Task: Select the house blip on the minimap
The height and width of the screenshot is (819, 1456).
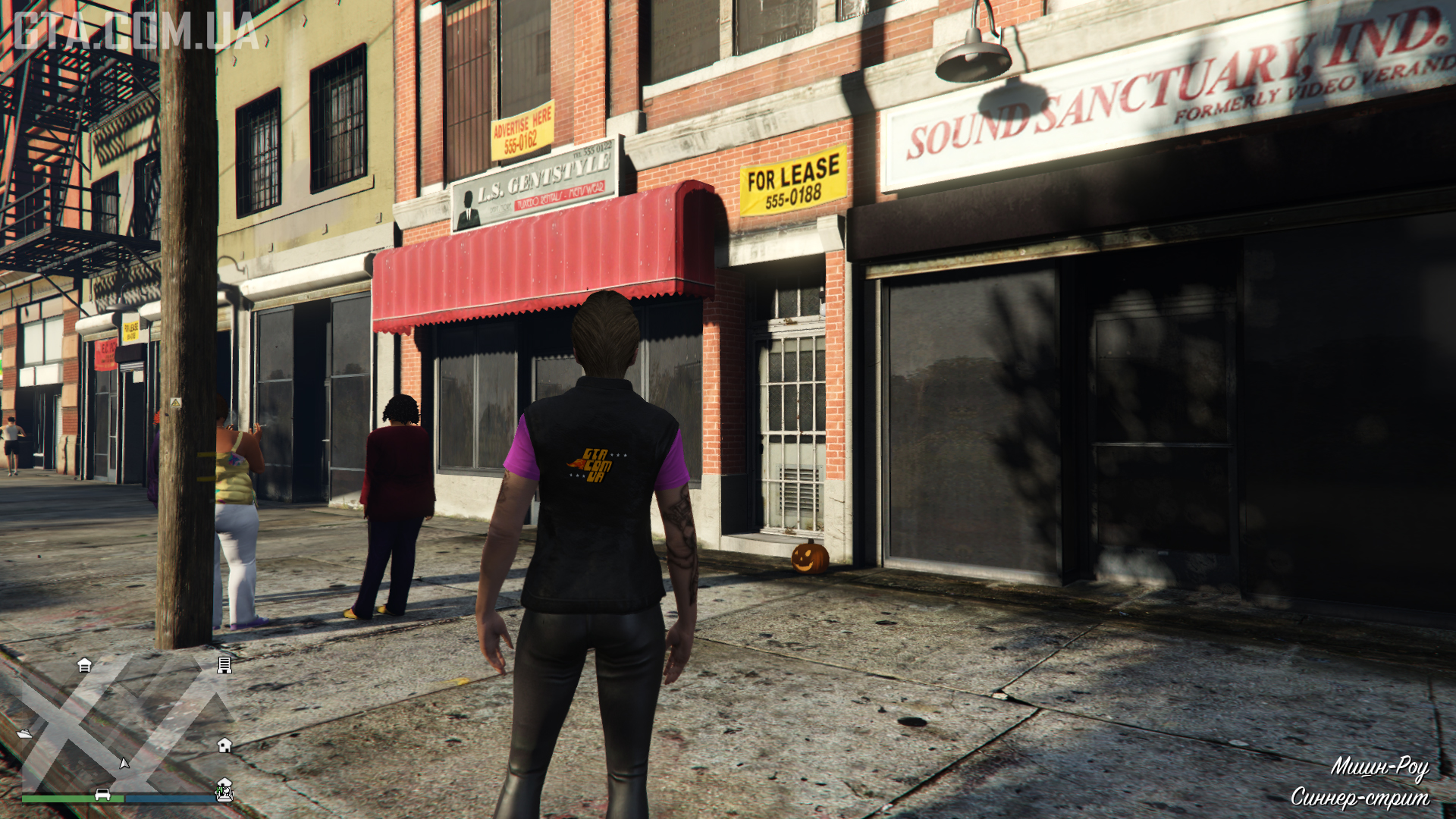Action: pos(224,745)
